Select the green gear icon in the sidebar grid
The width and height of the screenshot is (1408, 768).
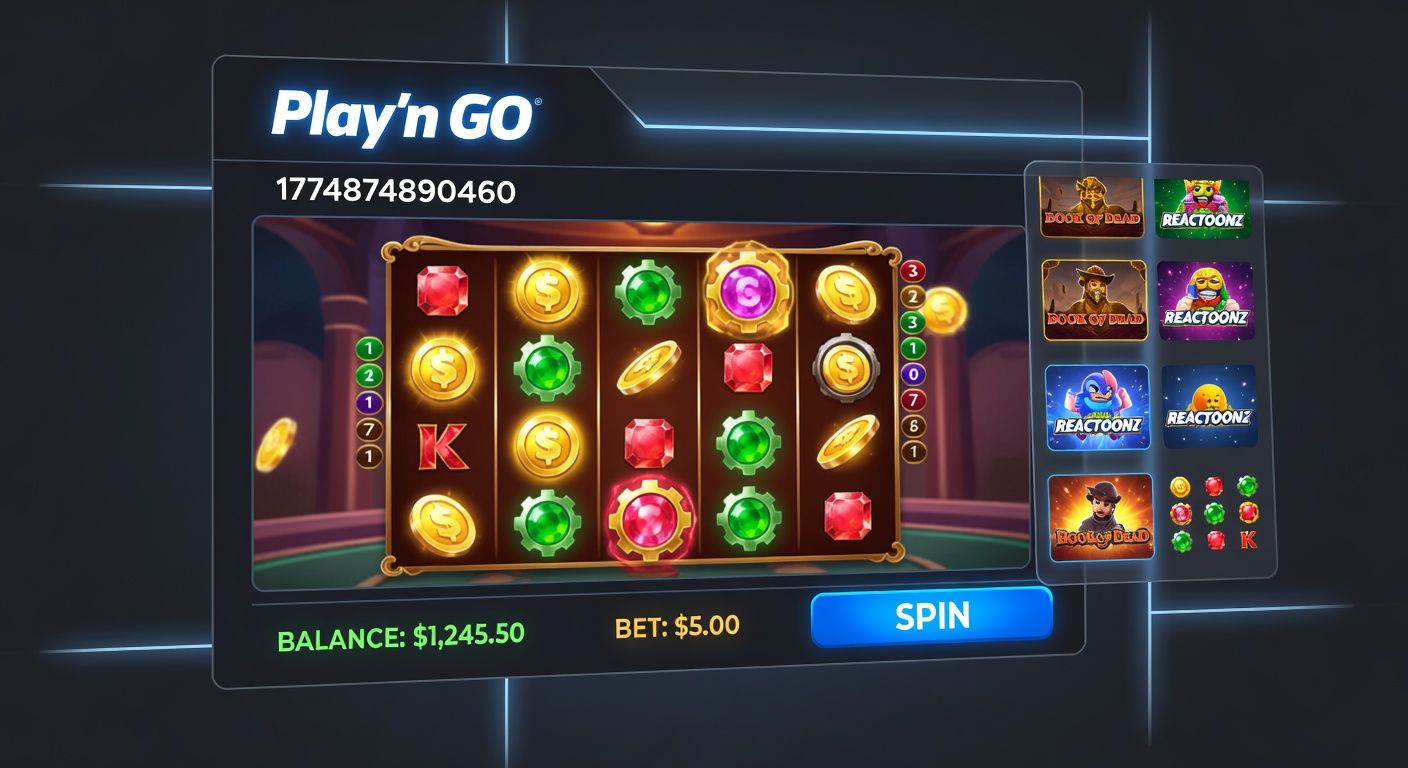tap(1247, 487)
